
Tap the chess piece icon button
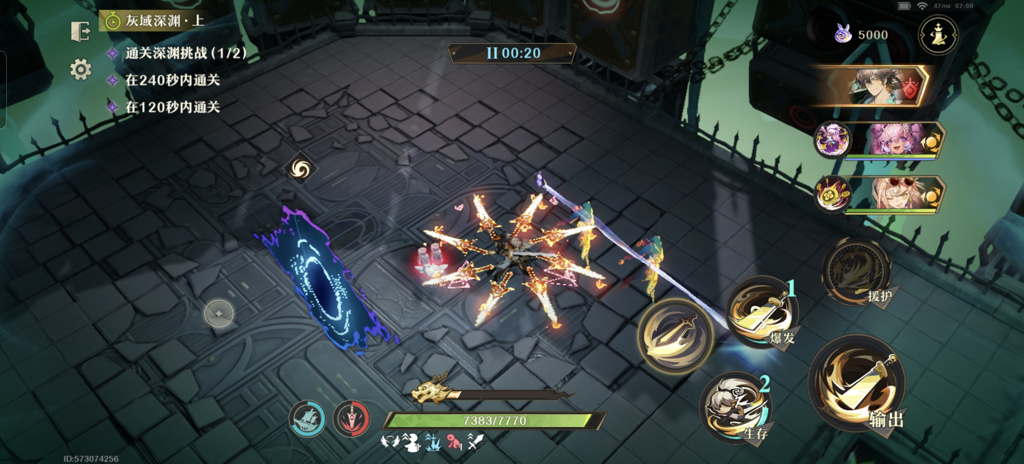tap(938, 34)
